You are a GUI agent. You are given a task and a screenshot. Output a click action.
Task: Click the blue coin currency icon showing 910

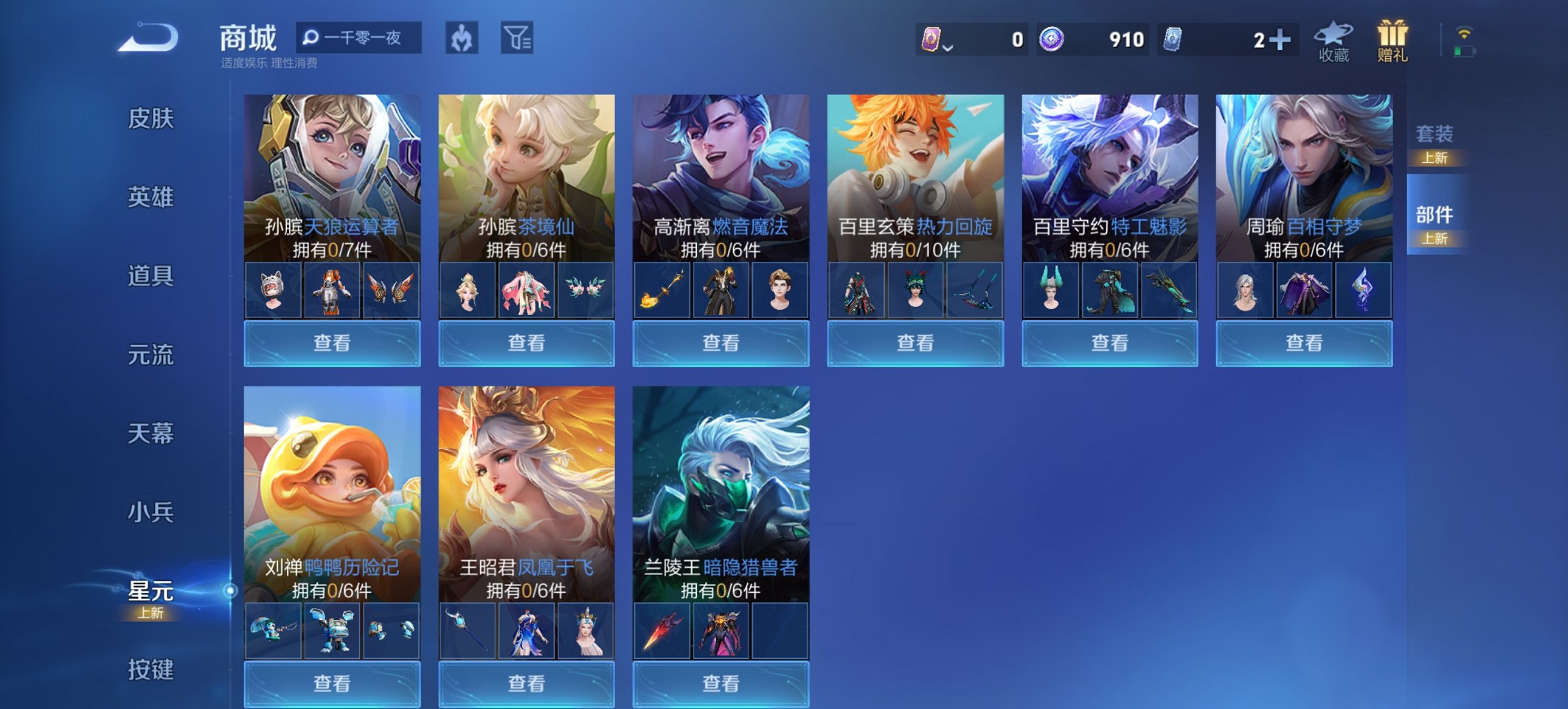click(x=1051, y=40)
